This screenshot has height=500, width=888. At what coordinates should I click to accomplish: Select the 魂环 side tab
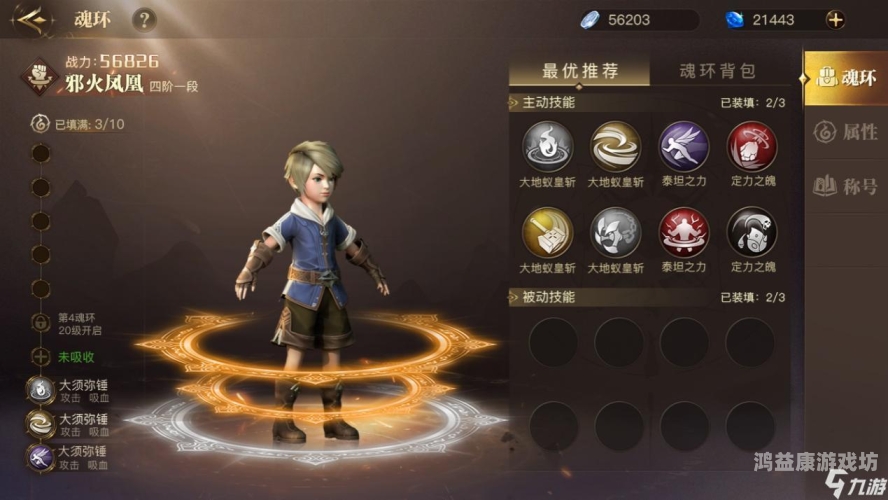[845, 78]
